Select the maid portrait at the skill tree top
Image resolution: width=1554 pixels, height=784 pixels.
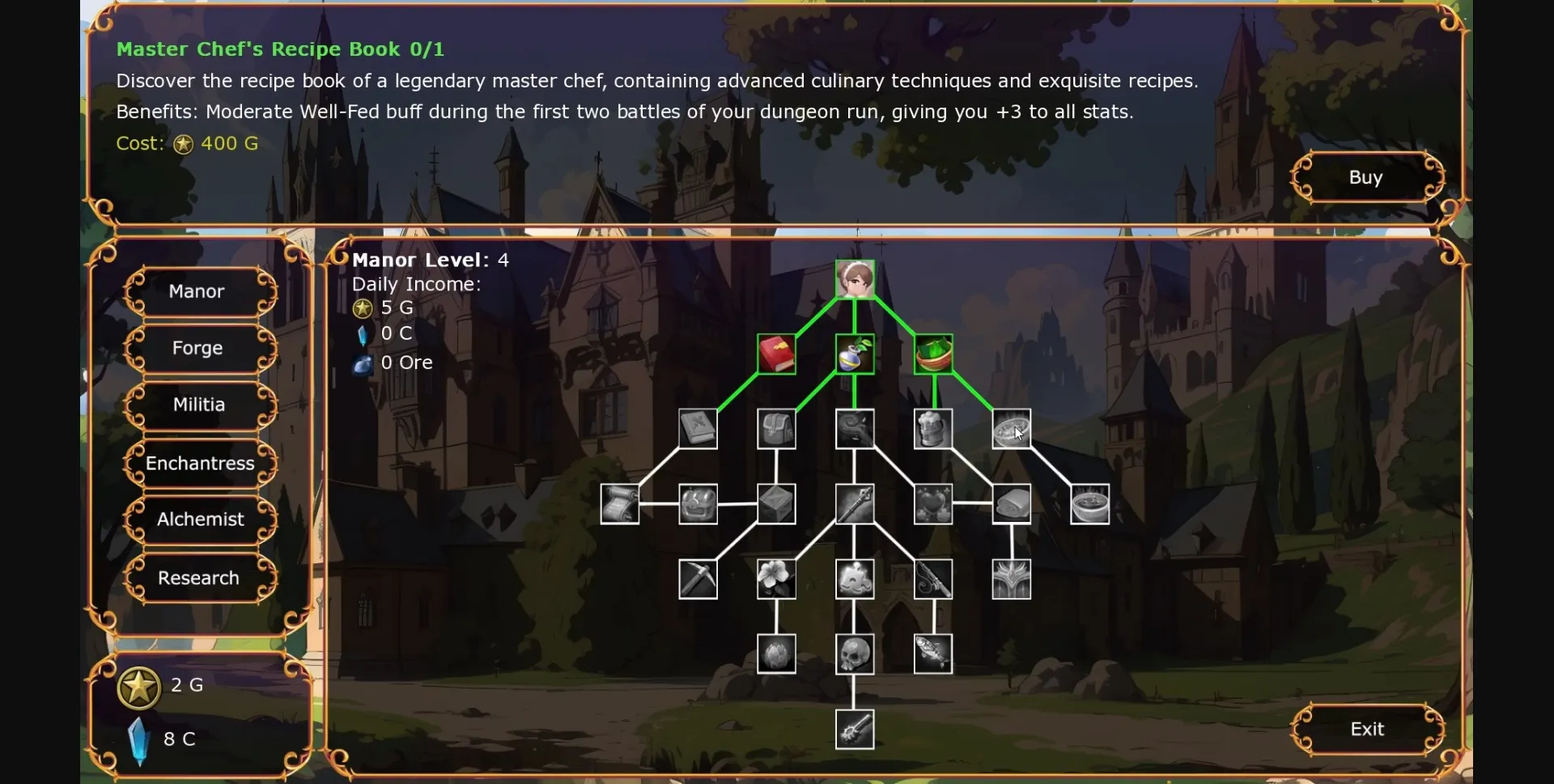[856, 278]
